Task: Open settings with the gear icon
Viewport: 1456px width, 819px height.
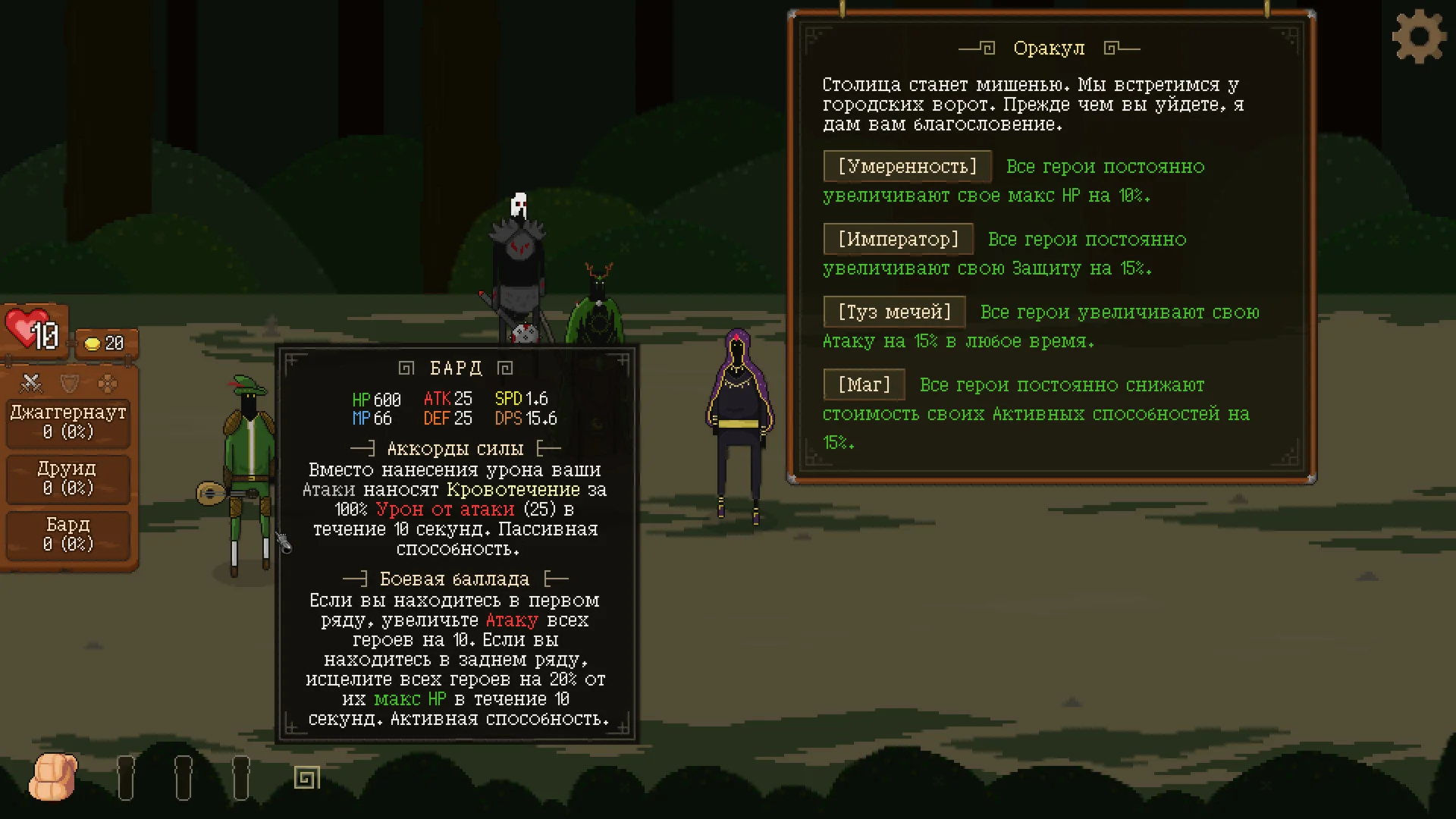Action: coord(1419,37)
